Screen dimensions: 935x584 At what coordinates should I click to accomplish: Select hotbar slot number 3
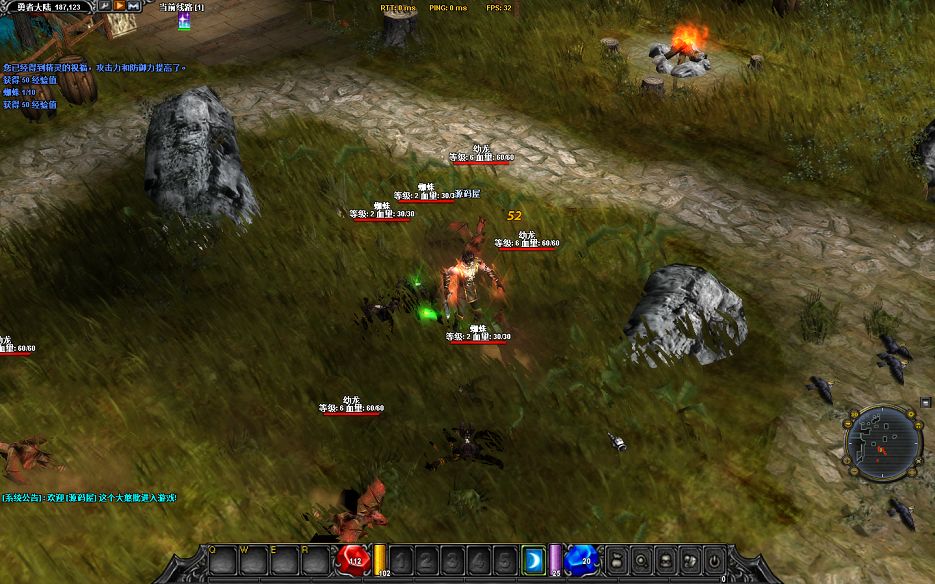tap(454, 561)
